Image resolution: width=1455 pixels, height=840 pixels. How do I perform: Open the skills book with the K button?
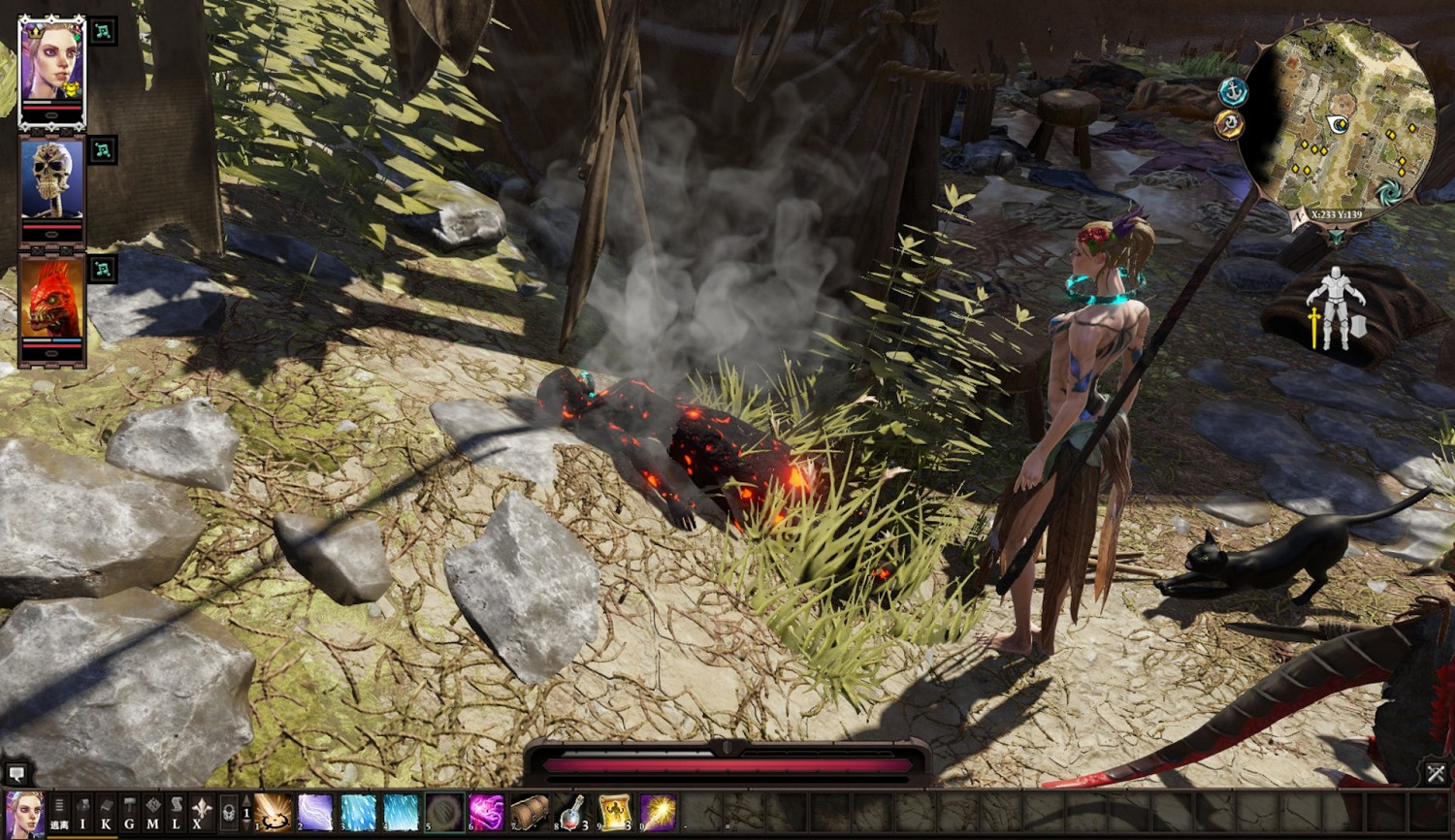click(x=106, y=813)
